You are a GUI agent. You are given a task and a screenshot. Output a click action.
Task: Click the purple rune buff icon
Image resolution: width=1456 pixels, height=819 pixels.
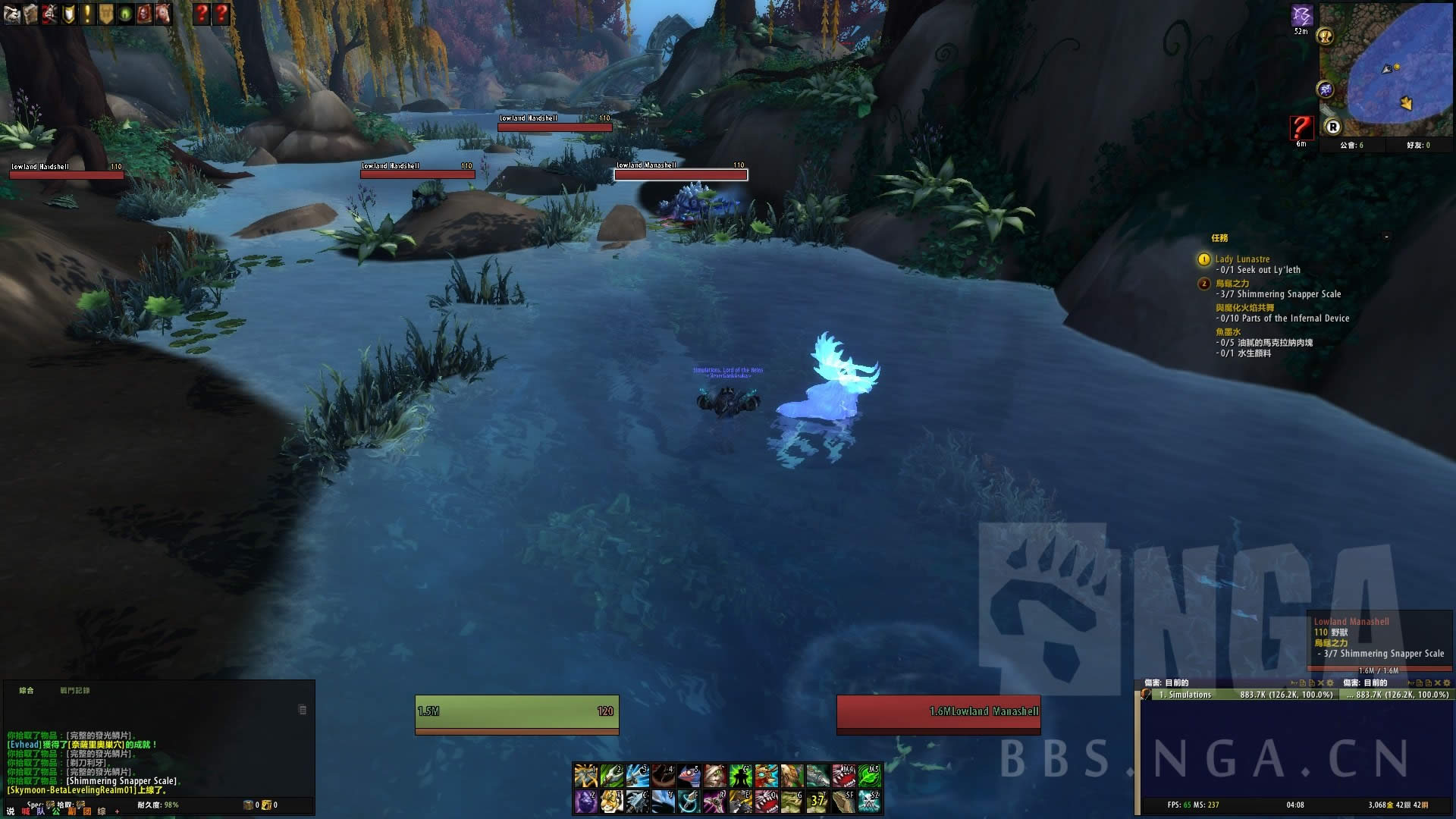pos(1301,15)
